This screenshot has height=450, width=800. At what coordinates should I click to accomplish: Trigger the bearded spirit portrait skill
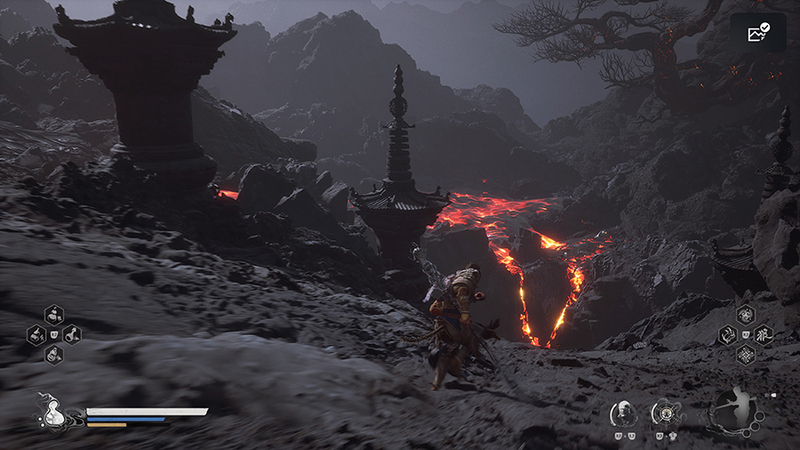(621, 412)
